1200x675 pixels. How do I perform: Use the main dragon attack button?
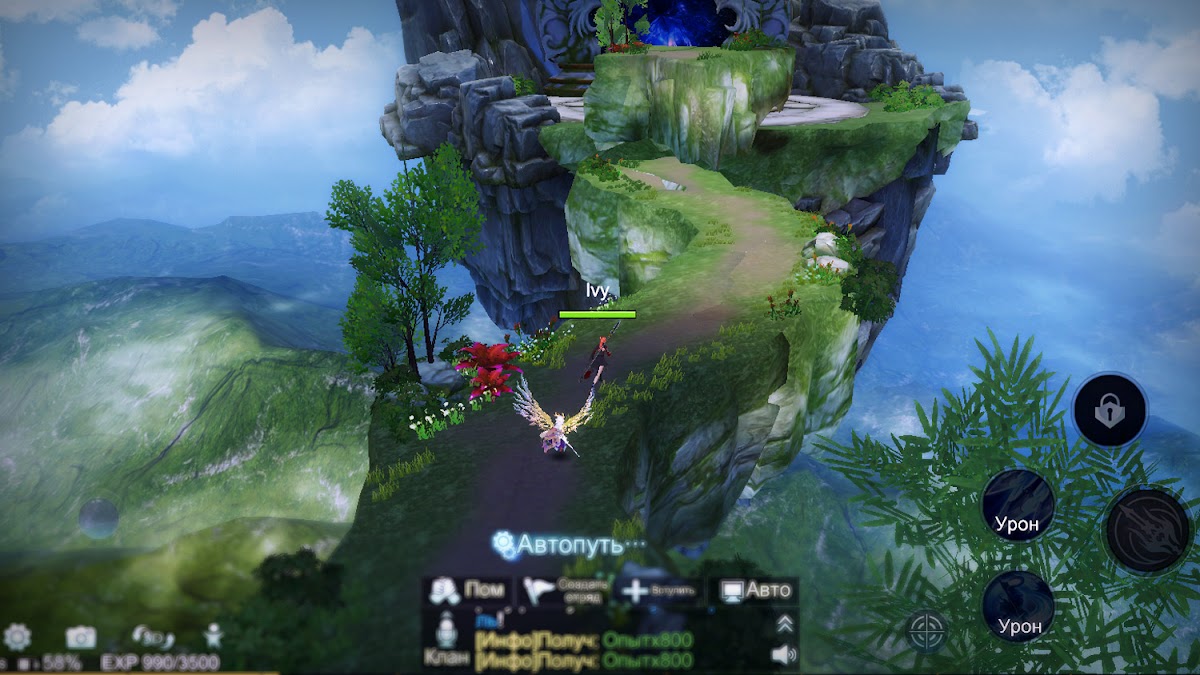tap(1148, 530)
